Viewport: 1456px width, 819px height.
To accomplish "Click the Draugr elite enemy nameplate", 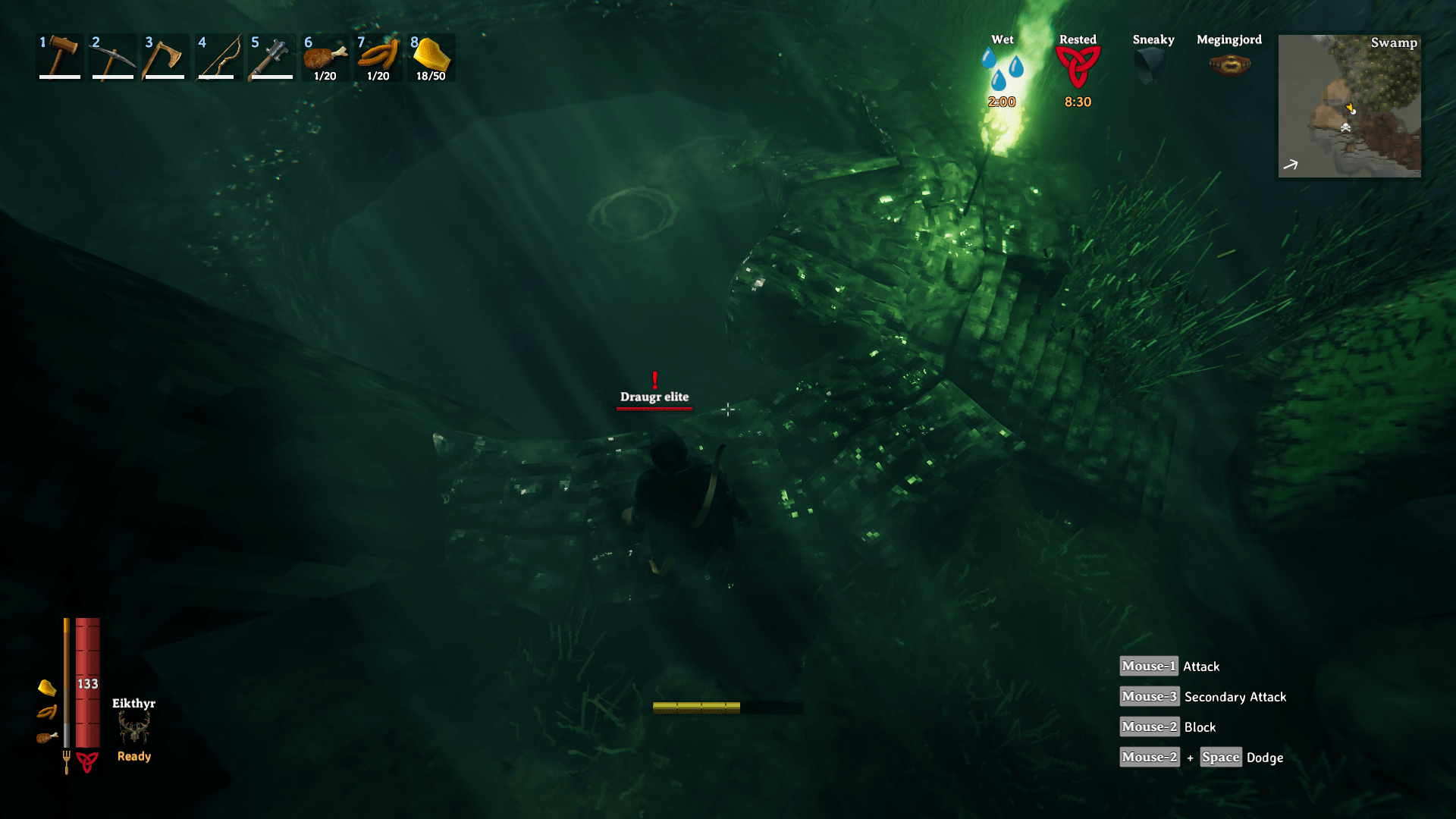I will tap(654, 396).
